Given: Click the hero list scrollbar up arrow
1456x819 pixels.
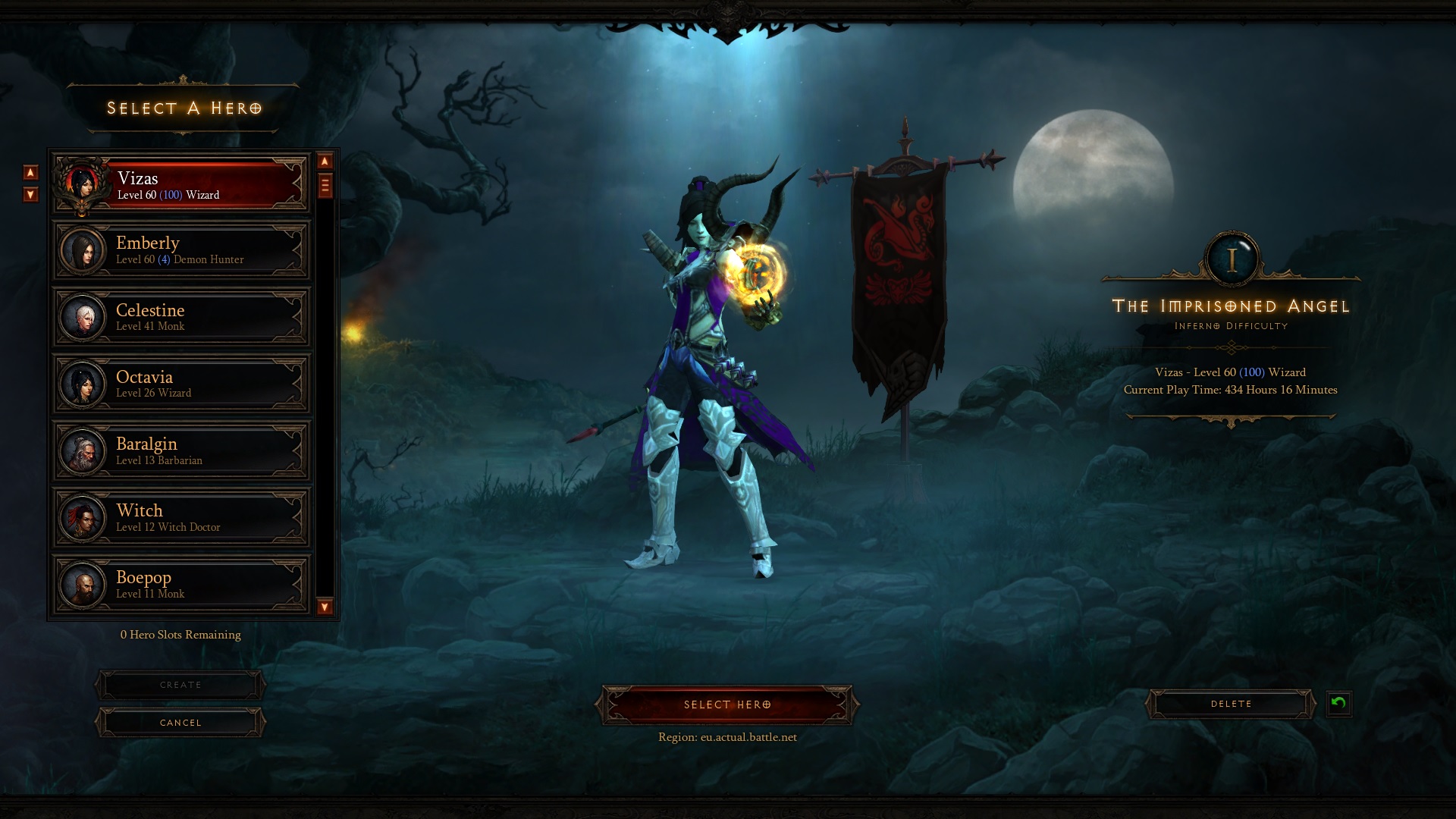Looking at the screenshot, I should pyautogui.click(x=325, y=161).
